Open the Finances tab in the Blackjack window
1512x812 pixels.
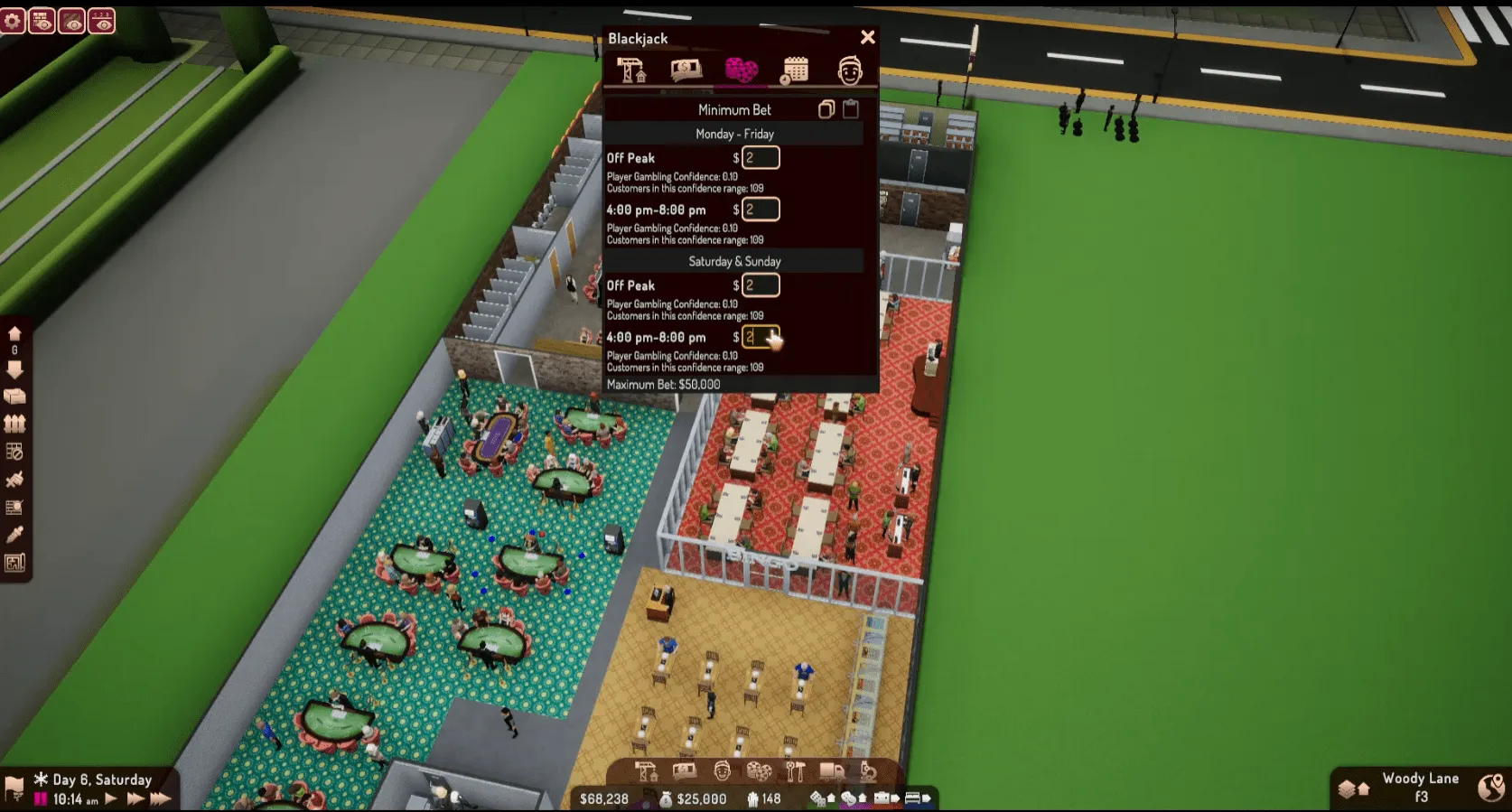(x=686, y=70)
